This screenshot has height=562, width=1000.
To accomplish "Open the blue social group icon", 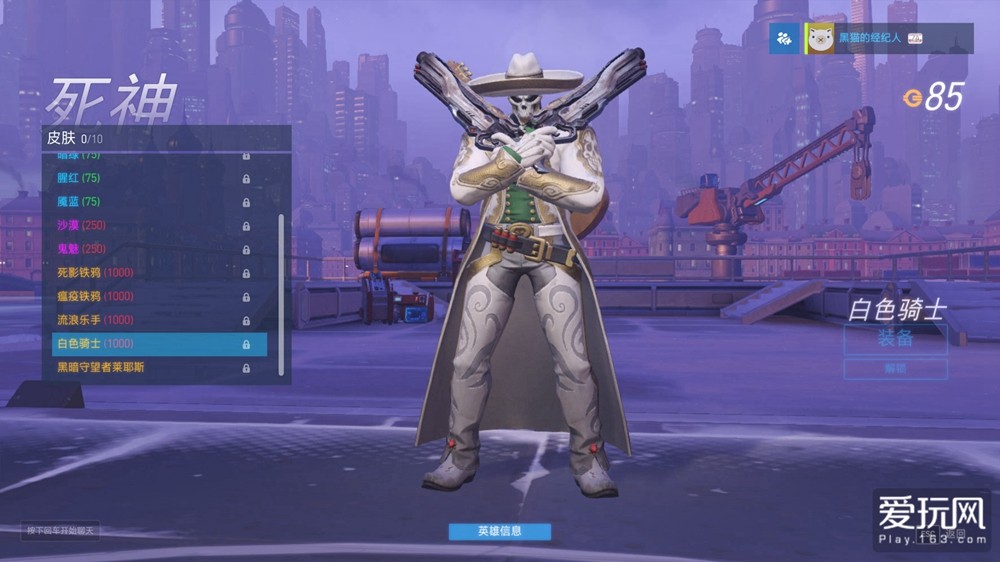I will pos(785,38).
